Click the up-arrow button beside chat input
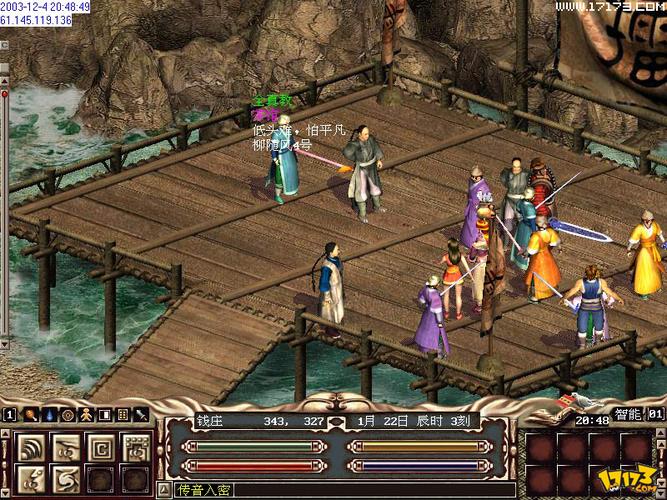This screenshot has width=667, height=500. tap(164, 490)
